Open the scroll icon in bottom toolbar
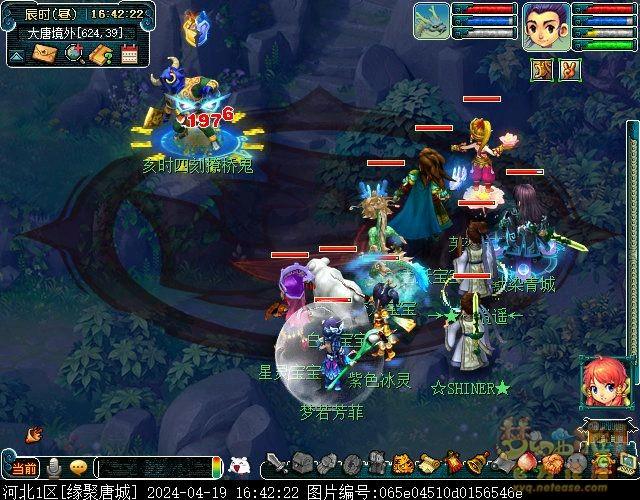Viewport: 640px width, 500px height. (x=427, y=464)
